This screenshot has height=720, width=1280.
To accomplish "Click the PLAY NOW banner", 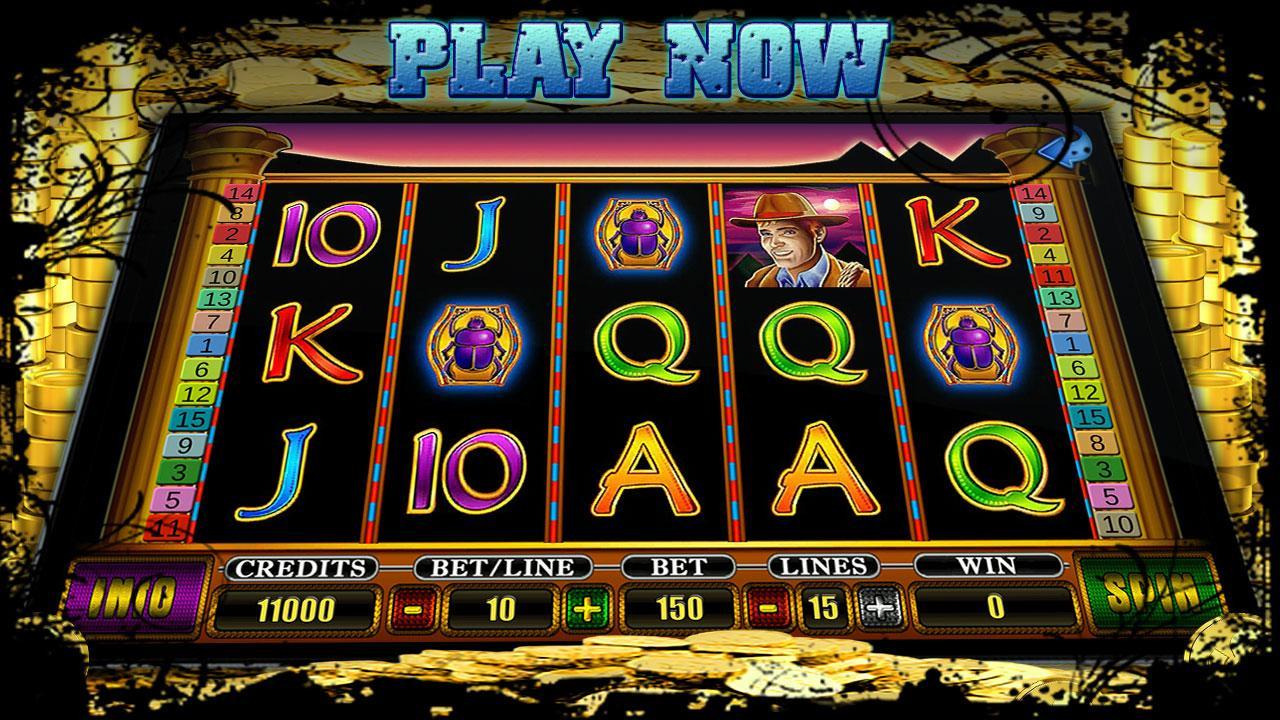I will point(640,55).
